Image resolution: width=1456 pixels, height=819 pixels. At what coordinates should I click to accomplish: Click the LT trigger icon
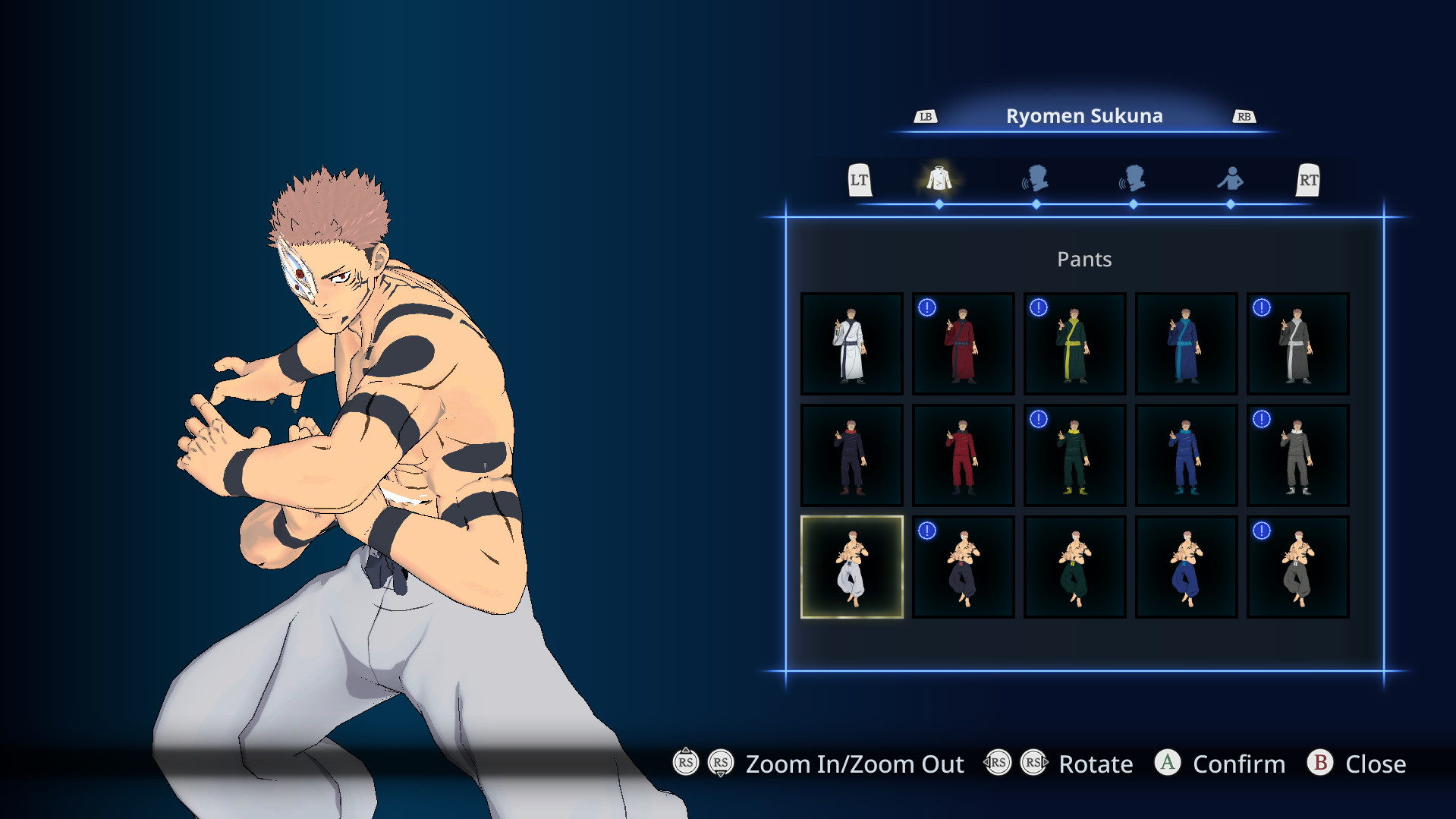[x=860, y=181]
